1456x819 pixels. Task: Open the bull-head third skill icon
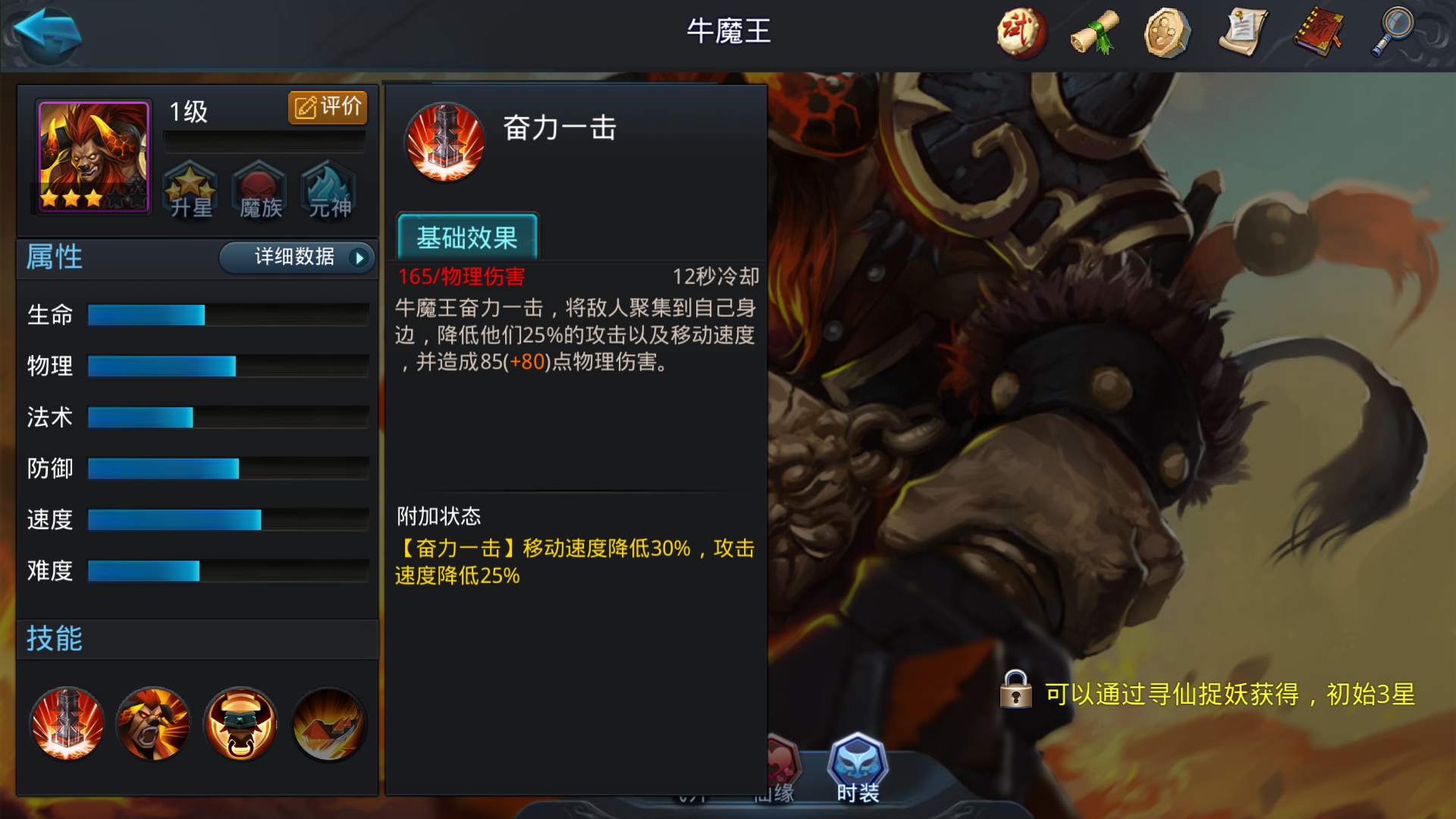pos(240,724)
